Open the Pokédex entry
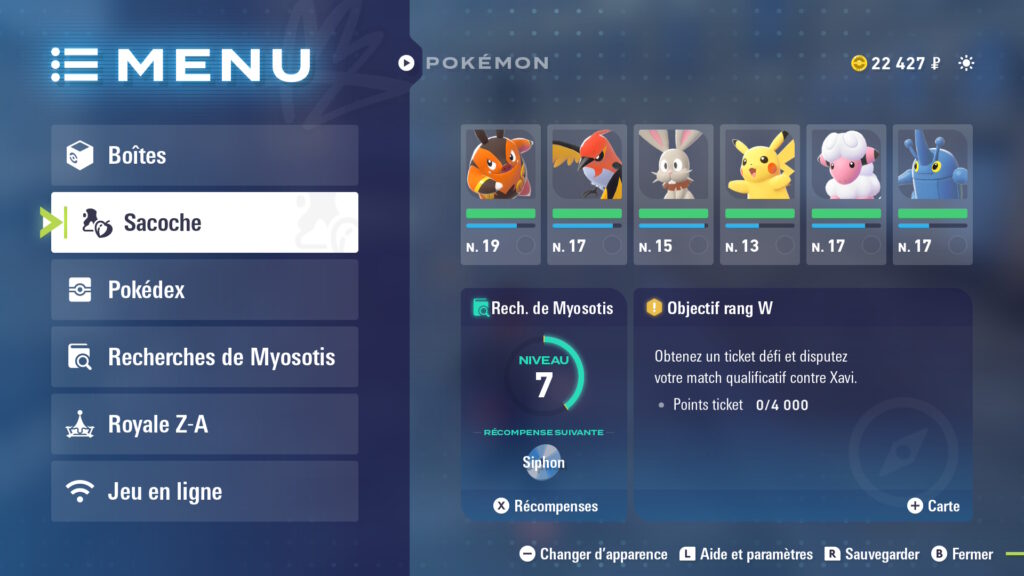This screenshot has width=1024, height=576. pos(204,290)
